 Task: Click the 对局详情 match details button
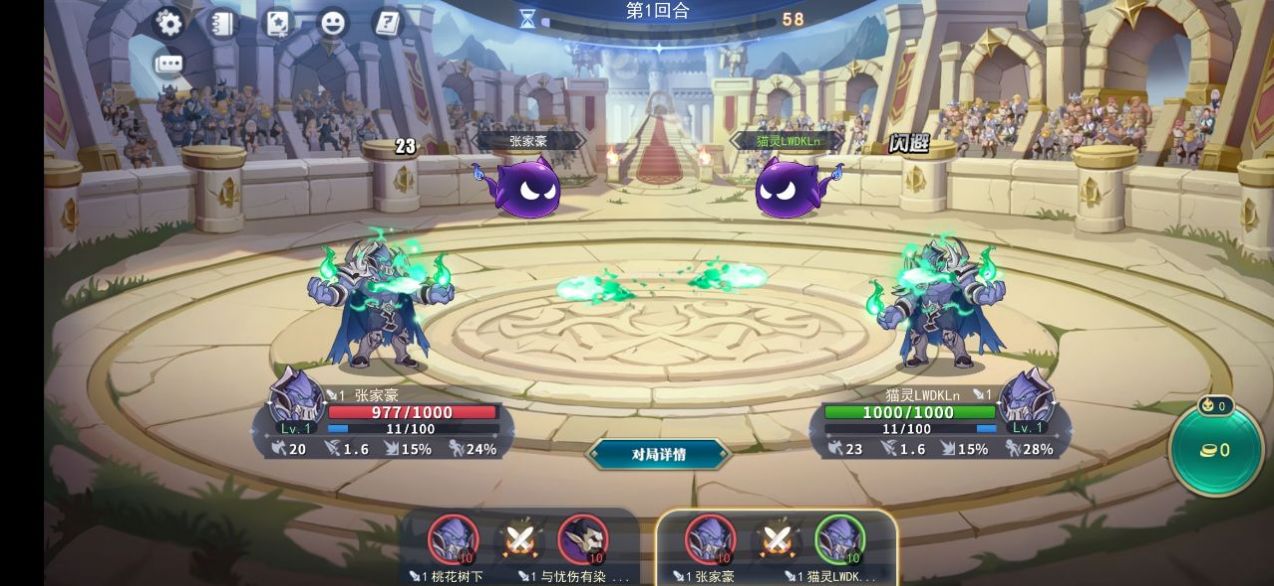click(x=658, y=454)
